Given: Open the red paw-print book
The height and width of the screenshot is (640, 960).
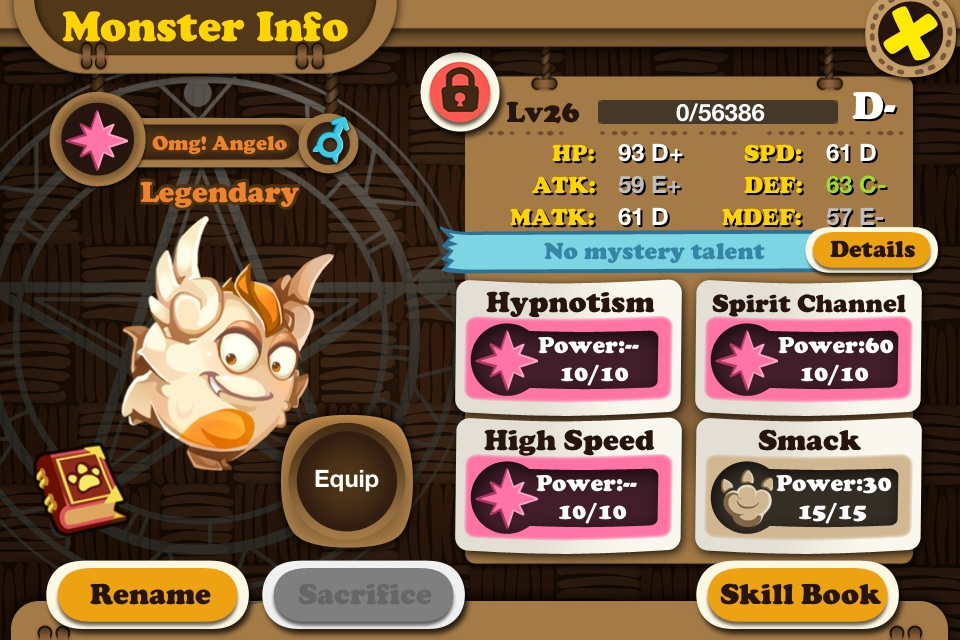Looking at the screenshot, I should click(77, 487).
